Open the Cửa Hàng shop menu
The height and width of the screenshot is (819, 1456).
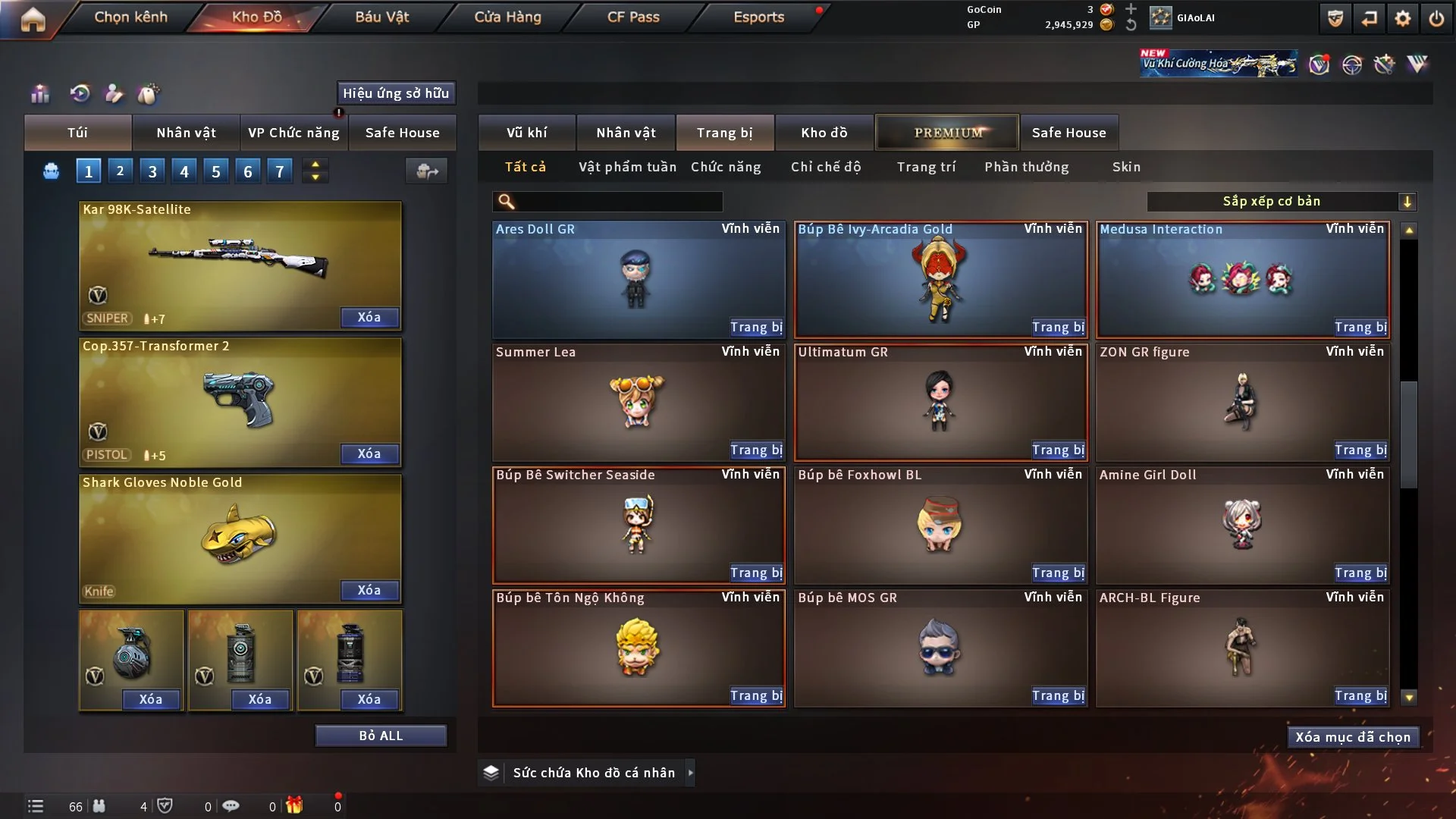tap(507, 17)
